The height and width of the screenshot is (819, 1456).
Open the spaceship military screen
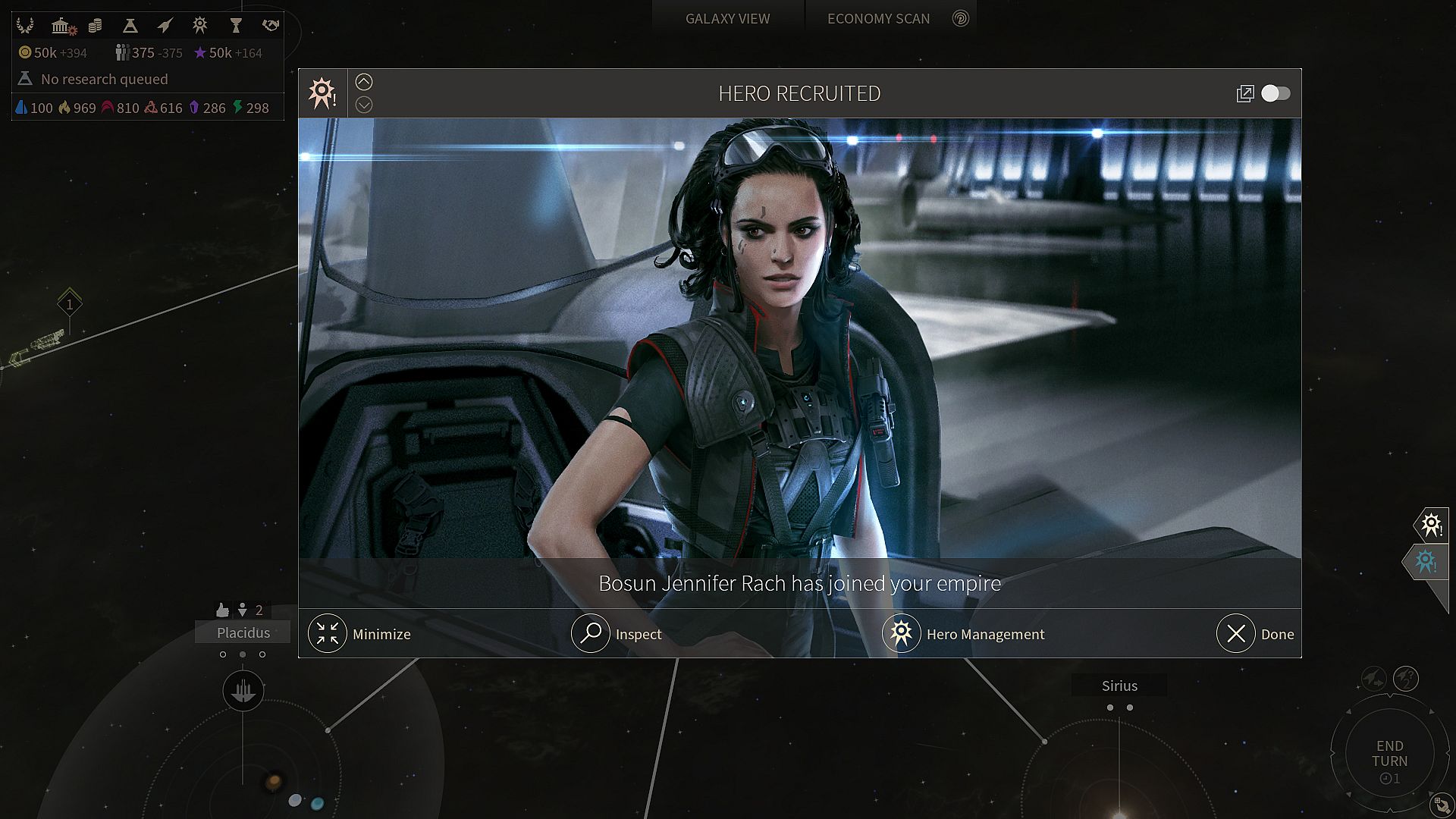point(165,26)
